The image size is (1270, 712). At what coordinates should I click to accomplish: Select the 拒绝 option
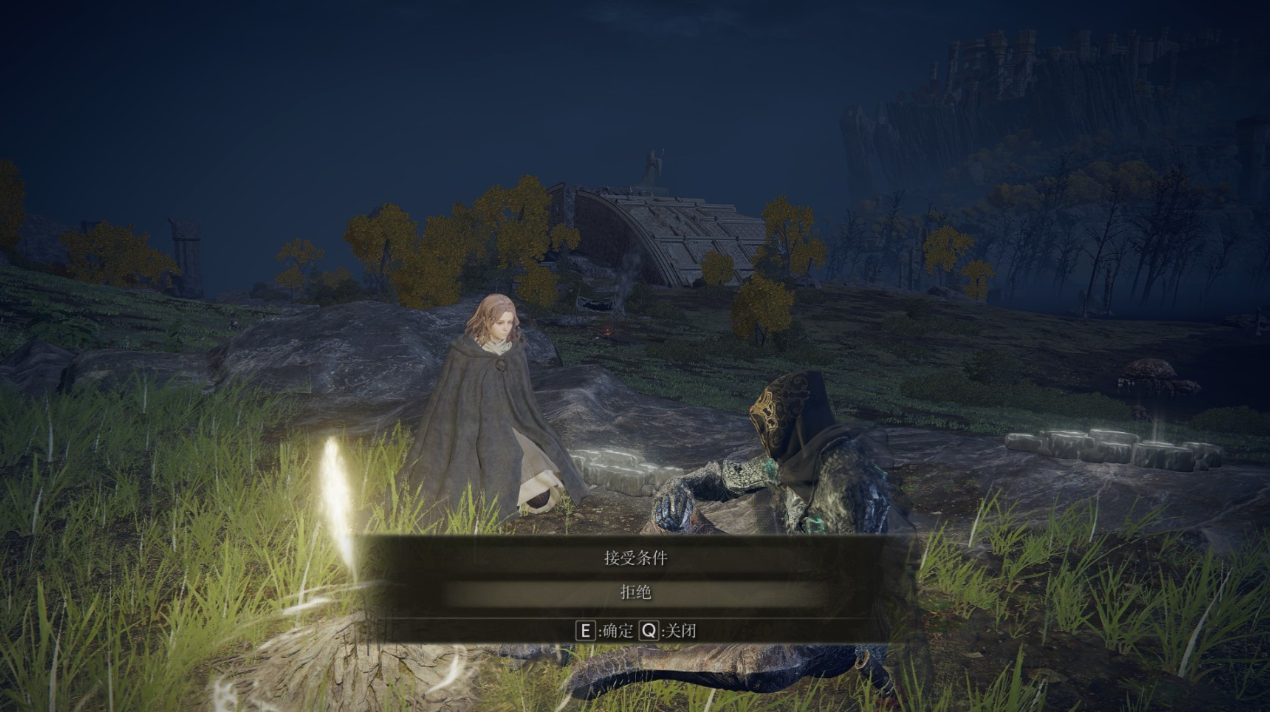point(635,593)
